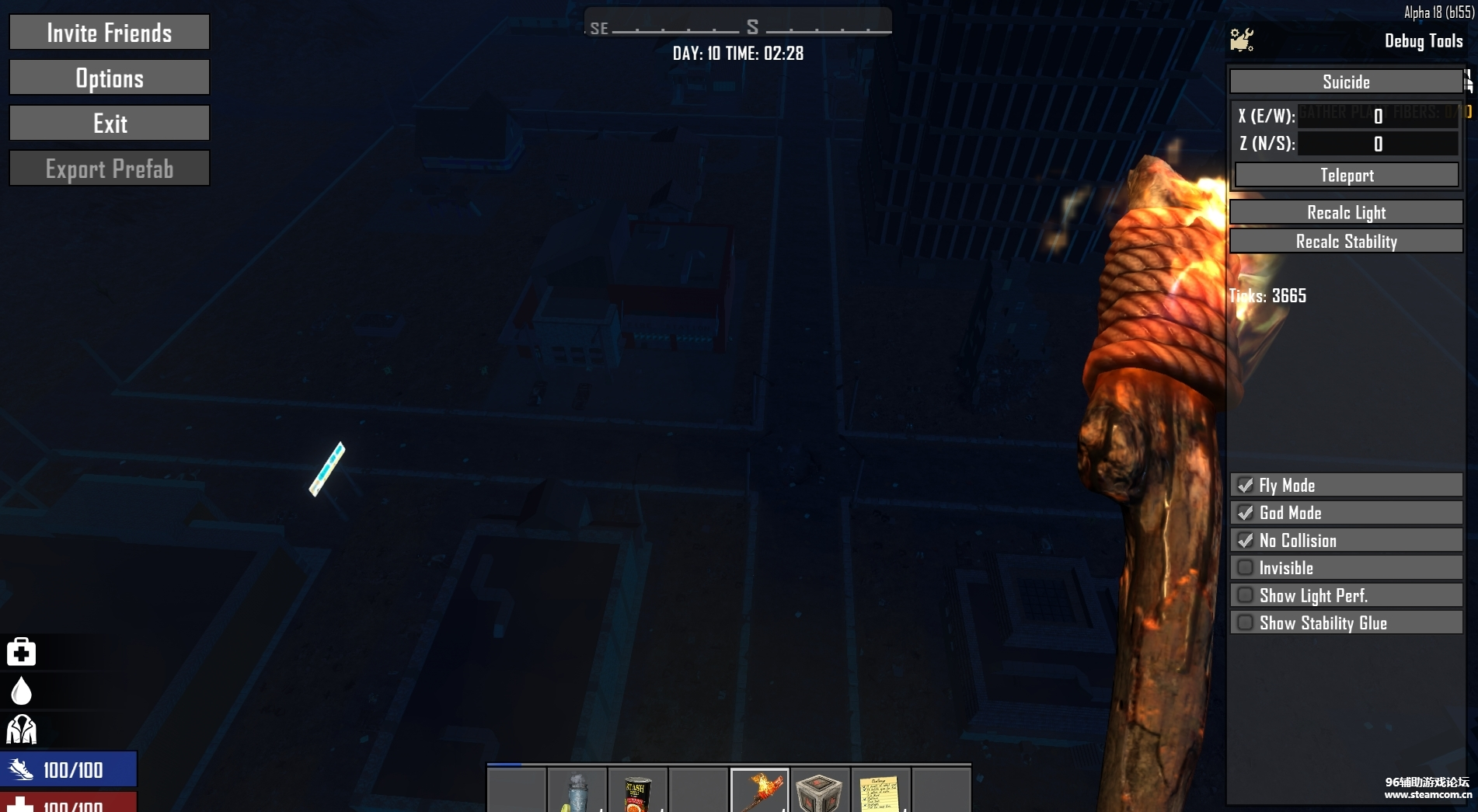Exit the game from the pause menu
The width and height of the screenshot is (1478, 812).
pos(110,124)
